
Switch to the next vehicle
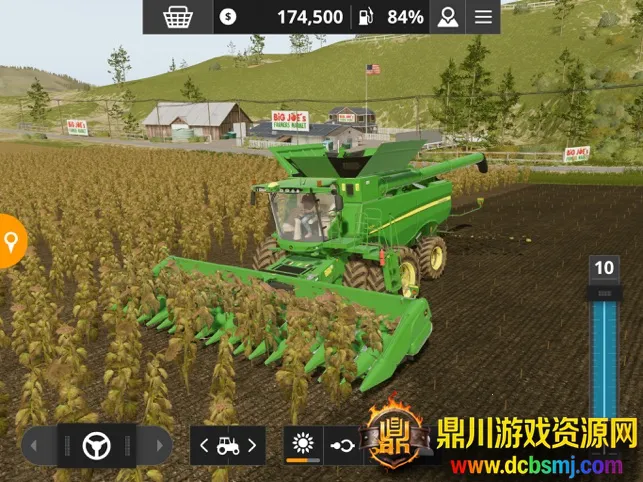click(x=252, y=446)
